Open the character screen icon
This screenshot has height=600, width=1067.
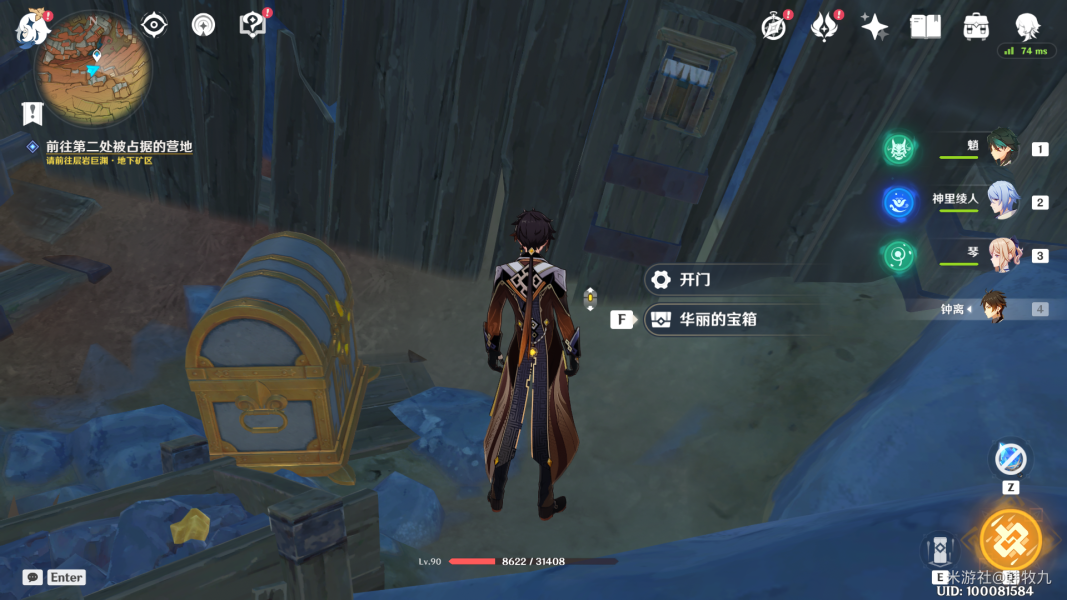1027,27
